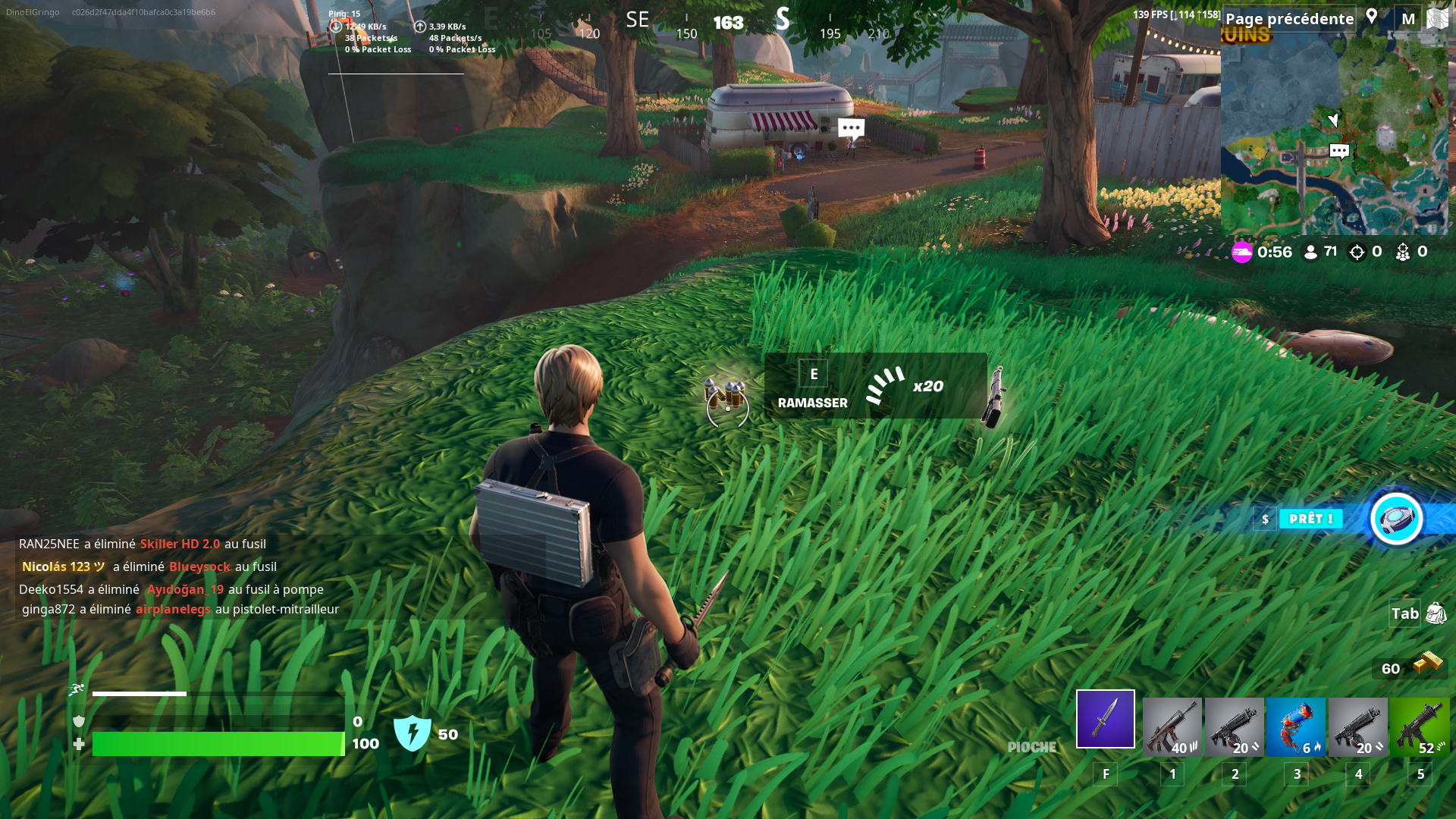This screenshot has width=1456, height=819.
Task: Click the eliminations crosshair icon under the minimap
Action: 1357,252
